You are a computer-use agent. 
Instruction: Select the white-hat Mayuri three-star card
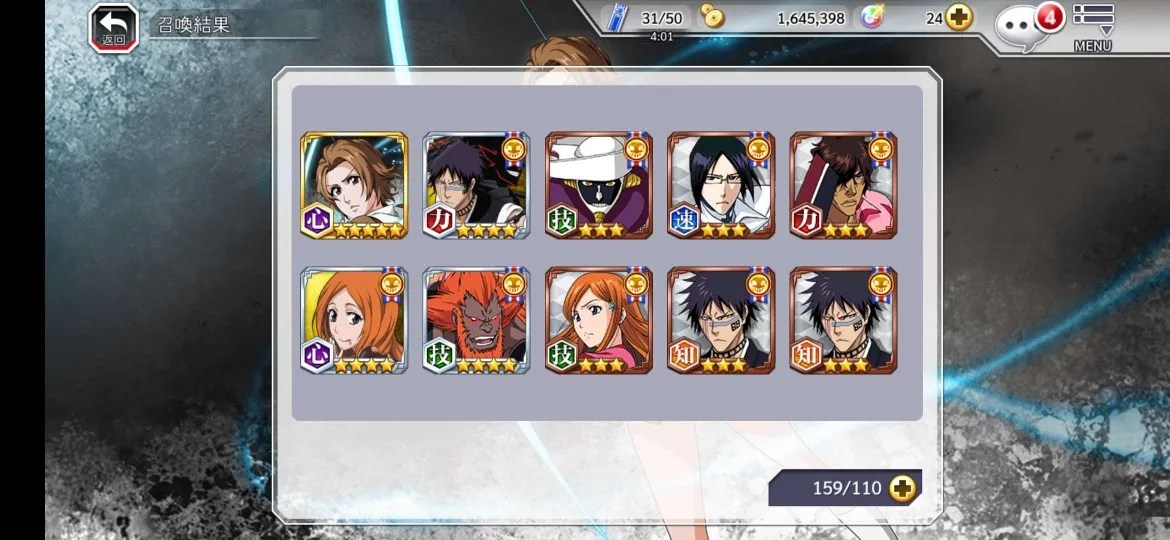[x=598, y=185]
